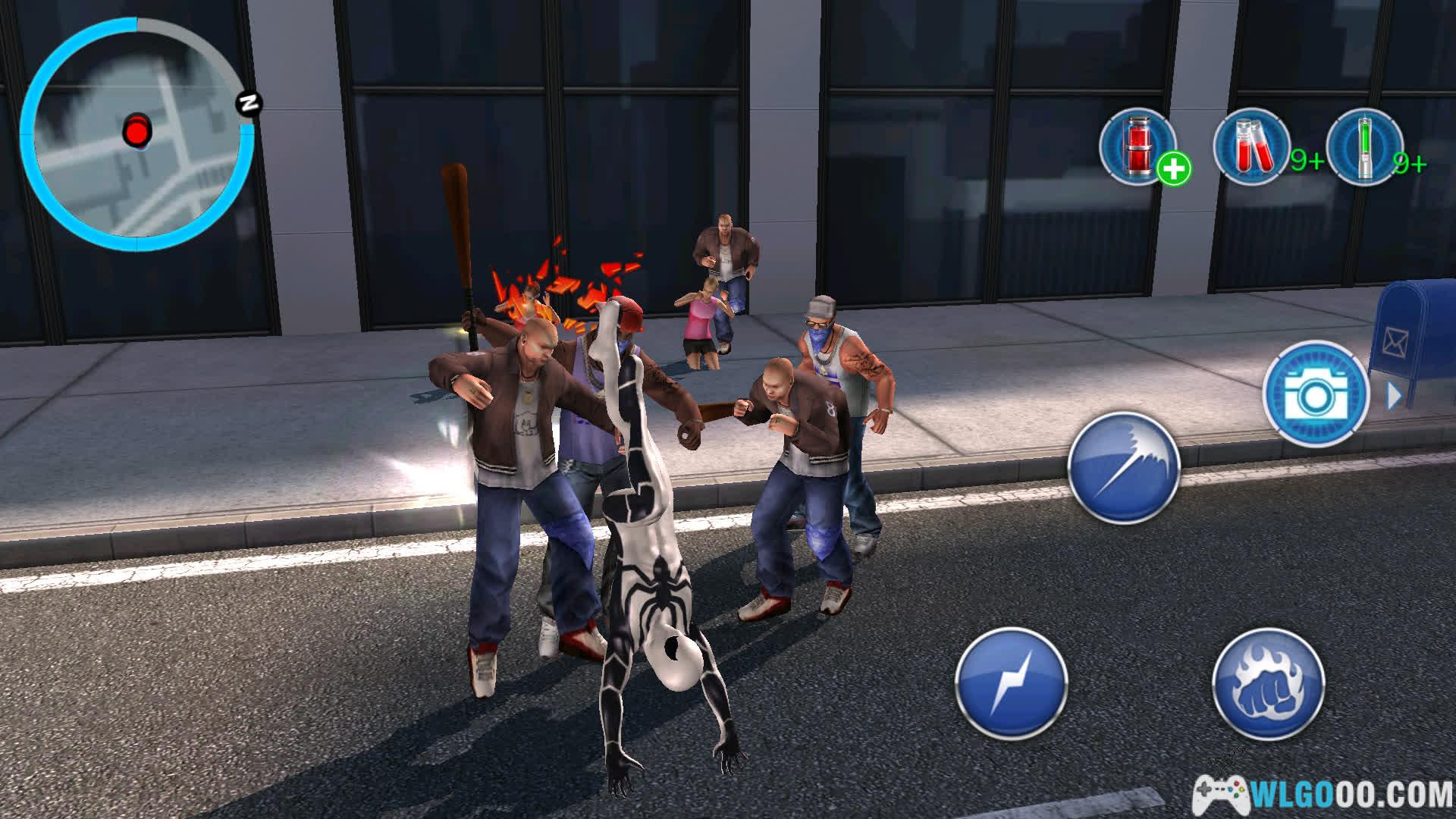The height and width of the screenshot is (819, 1456).
Task: Fire the web shoot button
Action: coord(1123,467)
